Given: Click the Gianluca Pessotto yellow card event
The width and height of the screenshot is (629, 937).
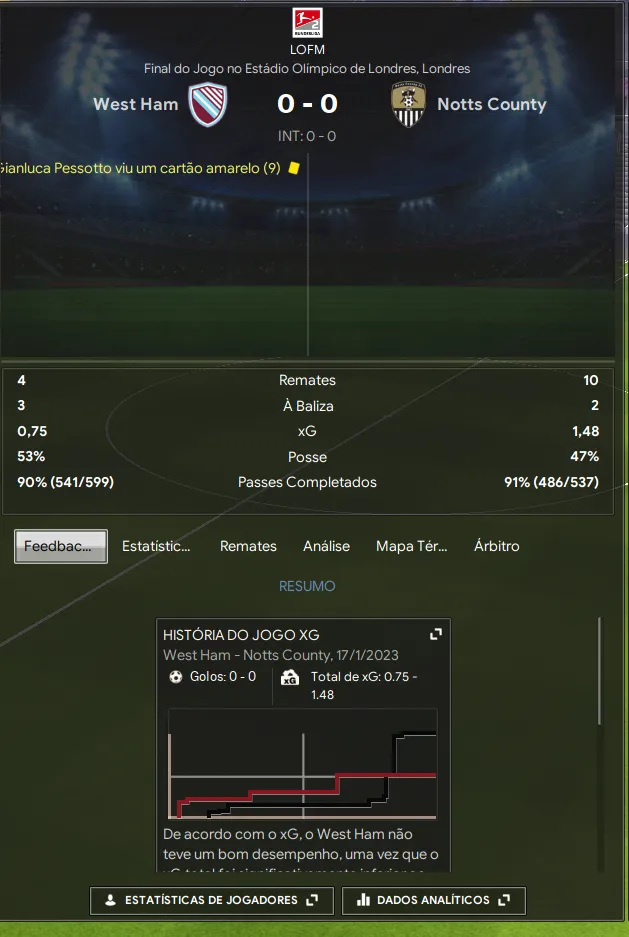Looking at the screenshot, I should pyautogui.click(x=140, y=168).
